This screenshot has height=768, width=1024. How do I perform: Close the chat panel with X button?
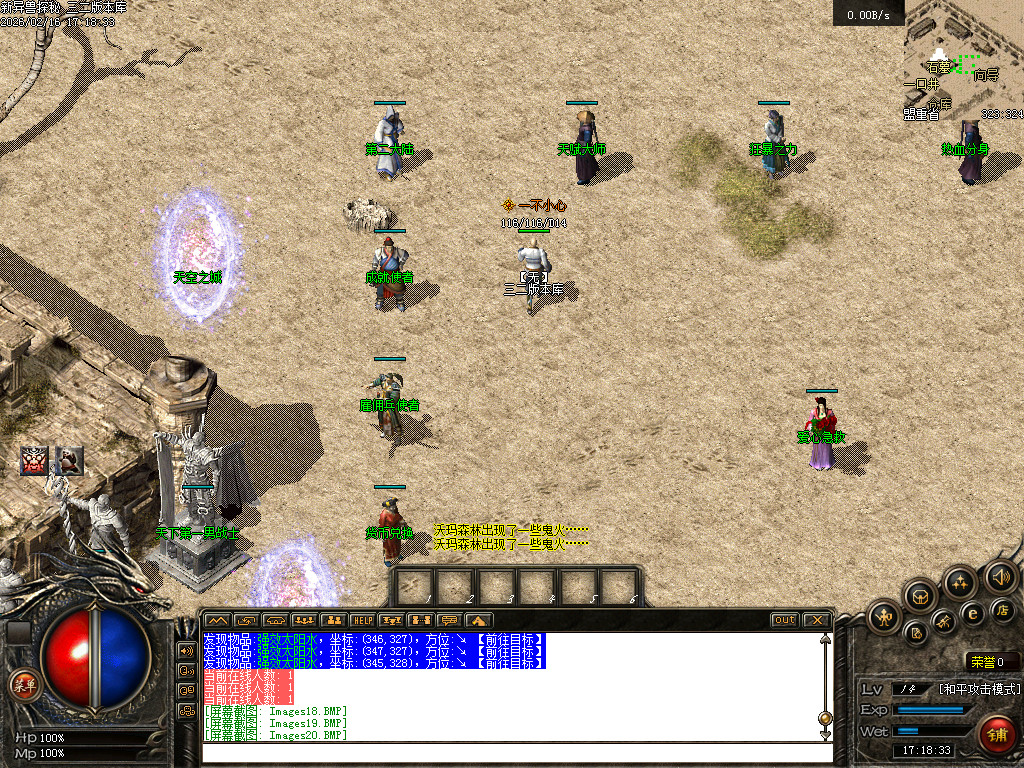click(816, 620)
